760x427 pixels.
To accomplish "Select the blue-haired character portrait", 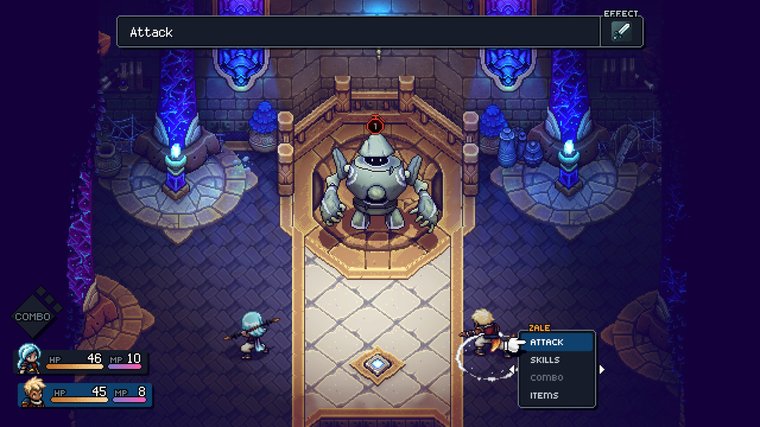I will pyautogui.click(x=28, y=359).
